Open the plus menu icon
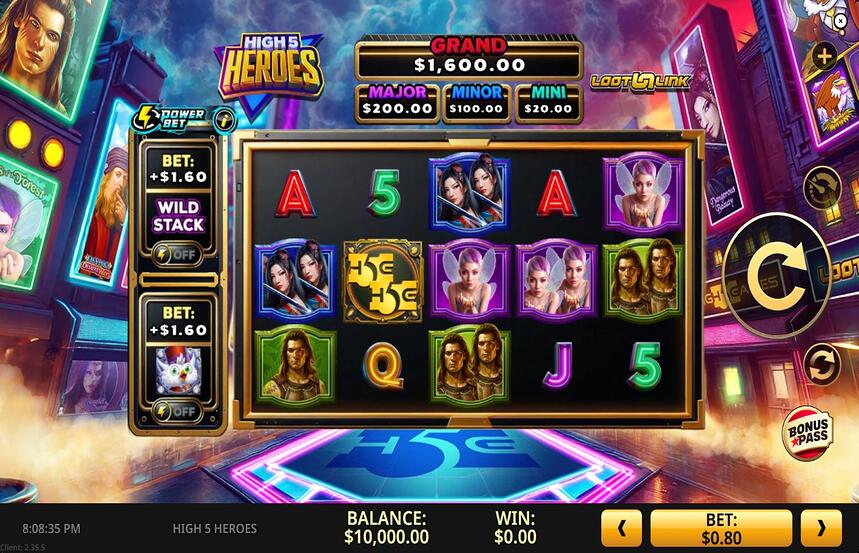The height and width of the screenshot is (553, 859). point(824,57)
